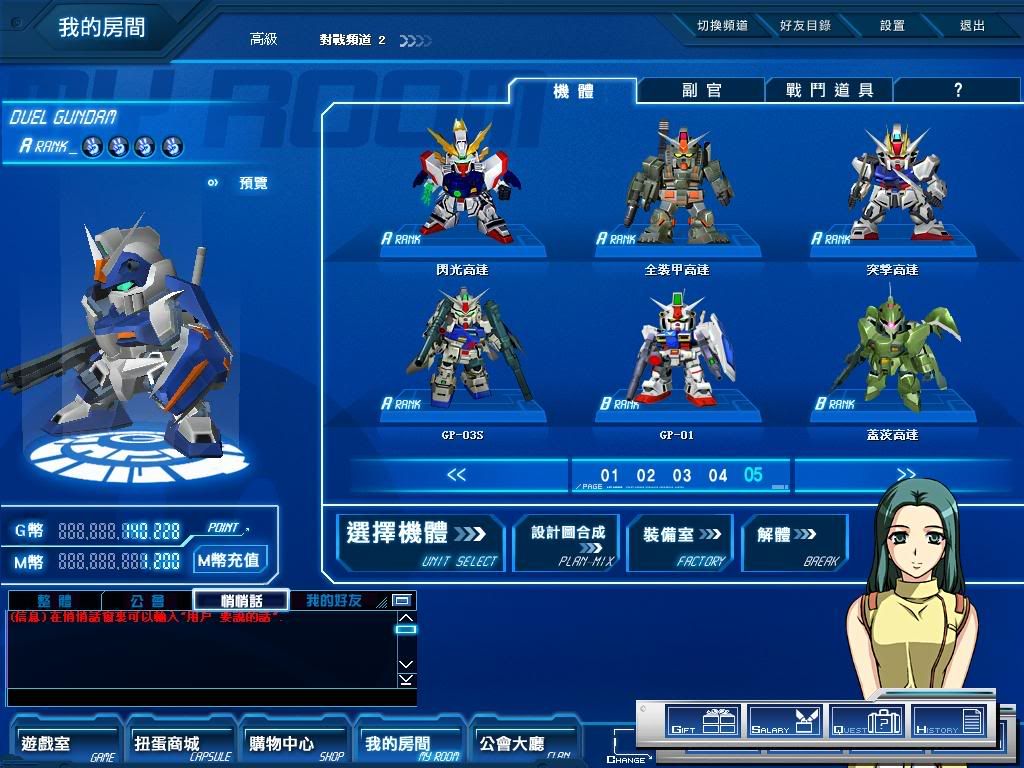Open 設計圖合成 Plan Mix
The height and width of the screenshot is (768, 1024).
click(567, 542)
